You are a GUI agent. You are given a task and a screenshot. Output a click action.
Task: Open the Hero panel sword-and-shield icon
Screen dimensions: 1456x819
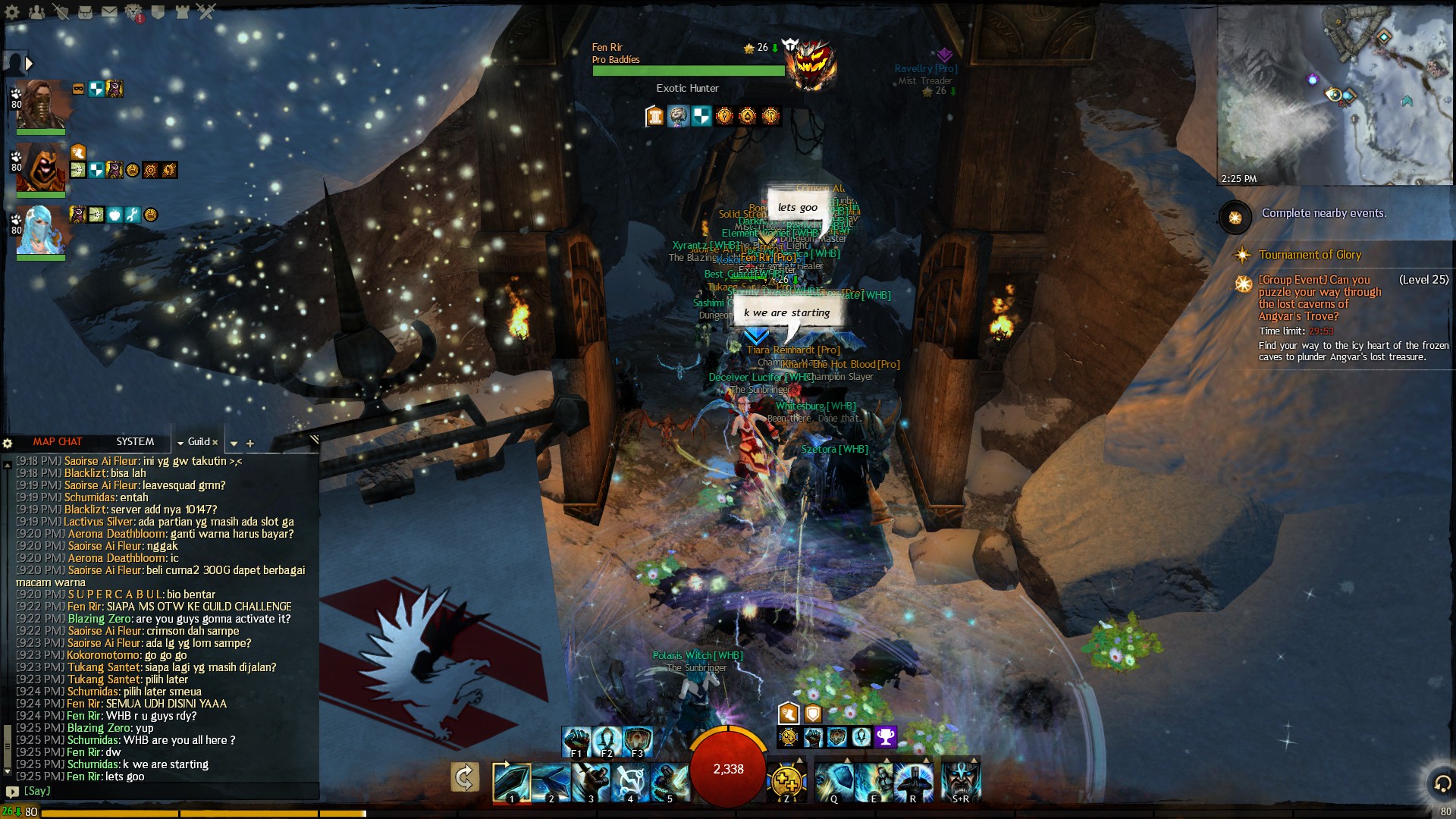click(64, 13)
